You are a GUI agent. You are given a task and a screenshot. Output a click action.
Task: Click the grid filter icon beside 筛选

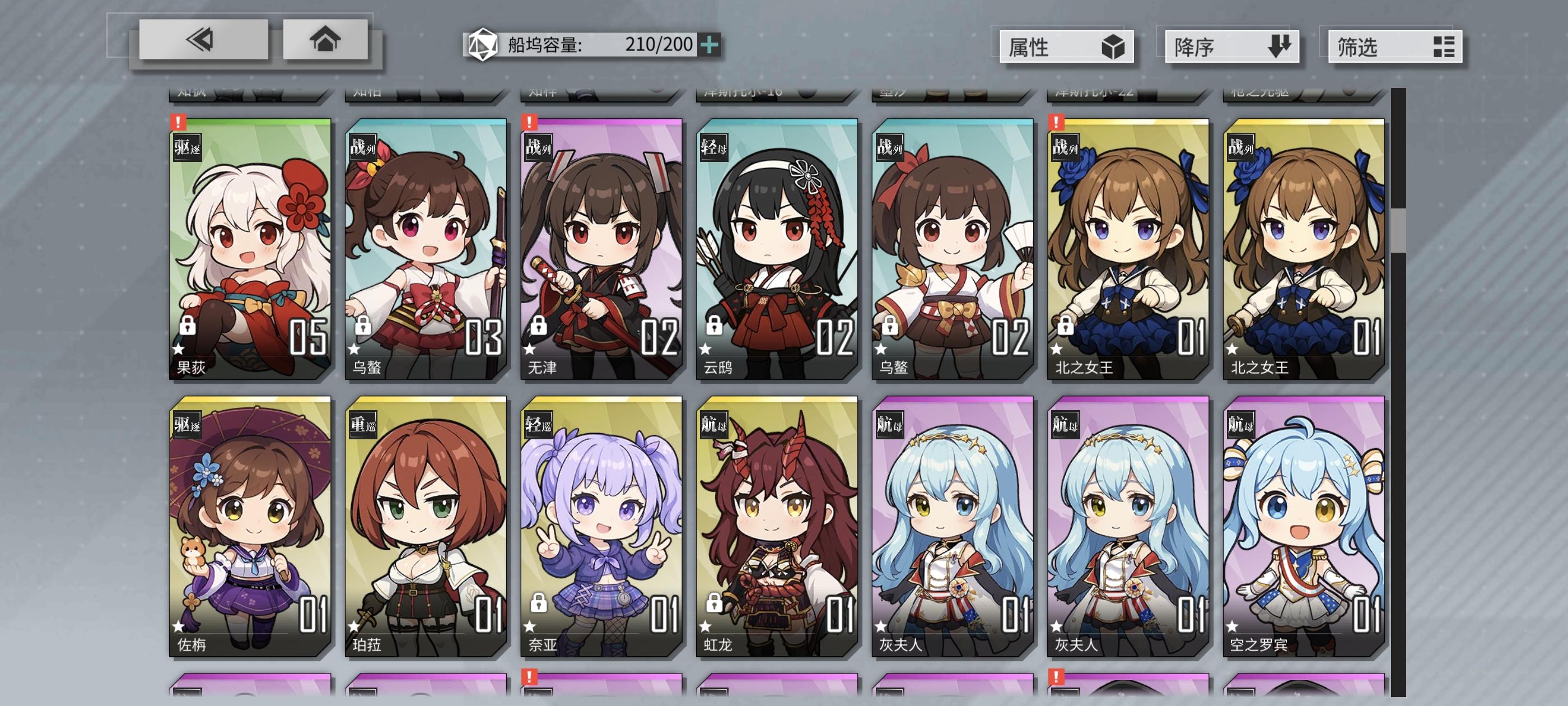pyautogui.click(x=1445, y=47)
